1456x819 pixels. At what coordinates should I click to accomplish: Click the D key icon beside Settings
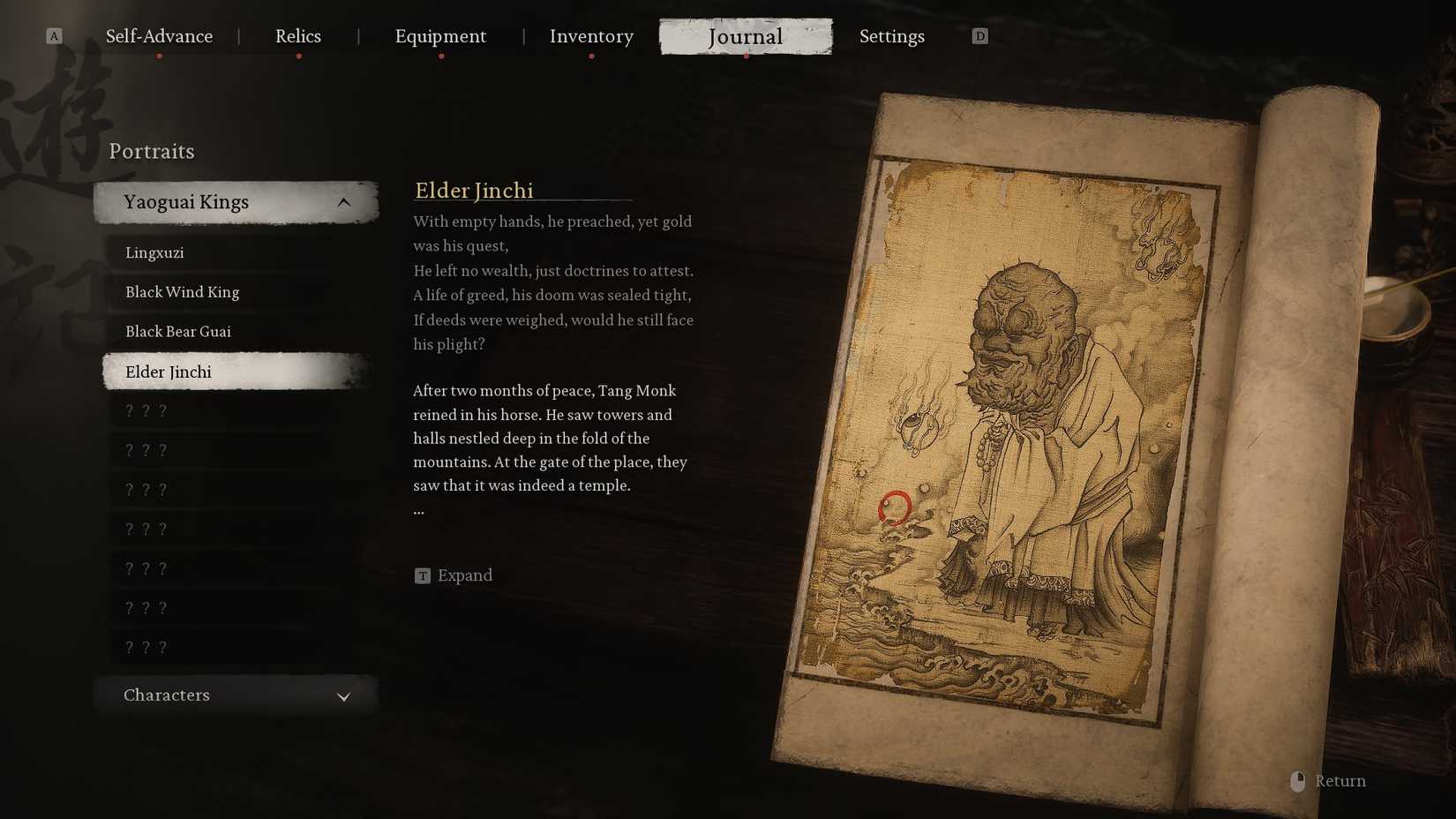[x=979, y=36]
